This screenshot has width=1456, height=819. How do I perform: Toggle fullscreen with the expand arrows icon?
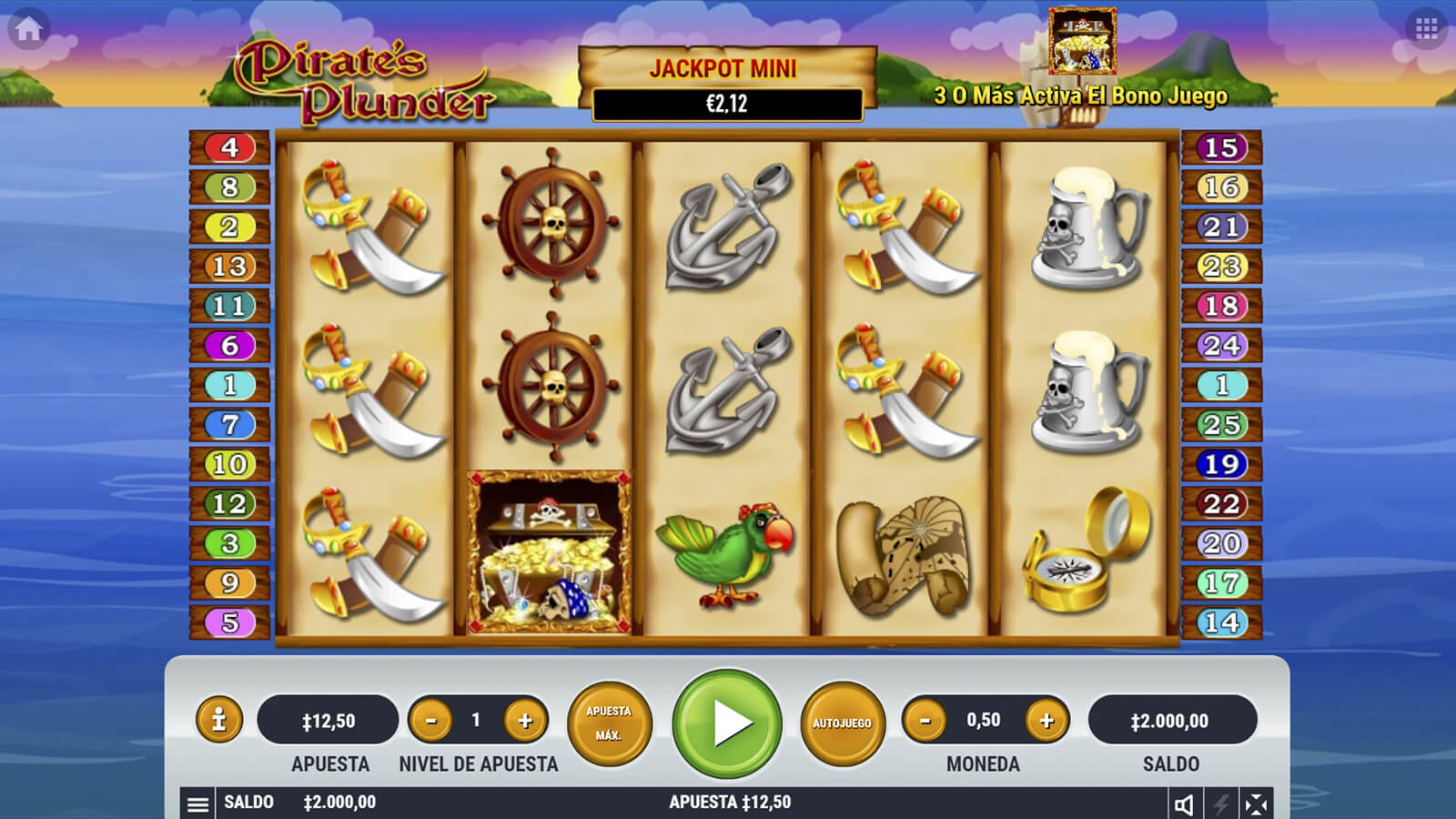coord(1256,804)
